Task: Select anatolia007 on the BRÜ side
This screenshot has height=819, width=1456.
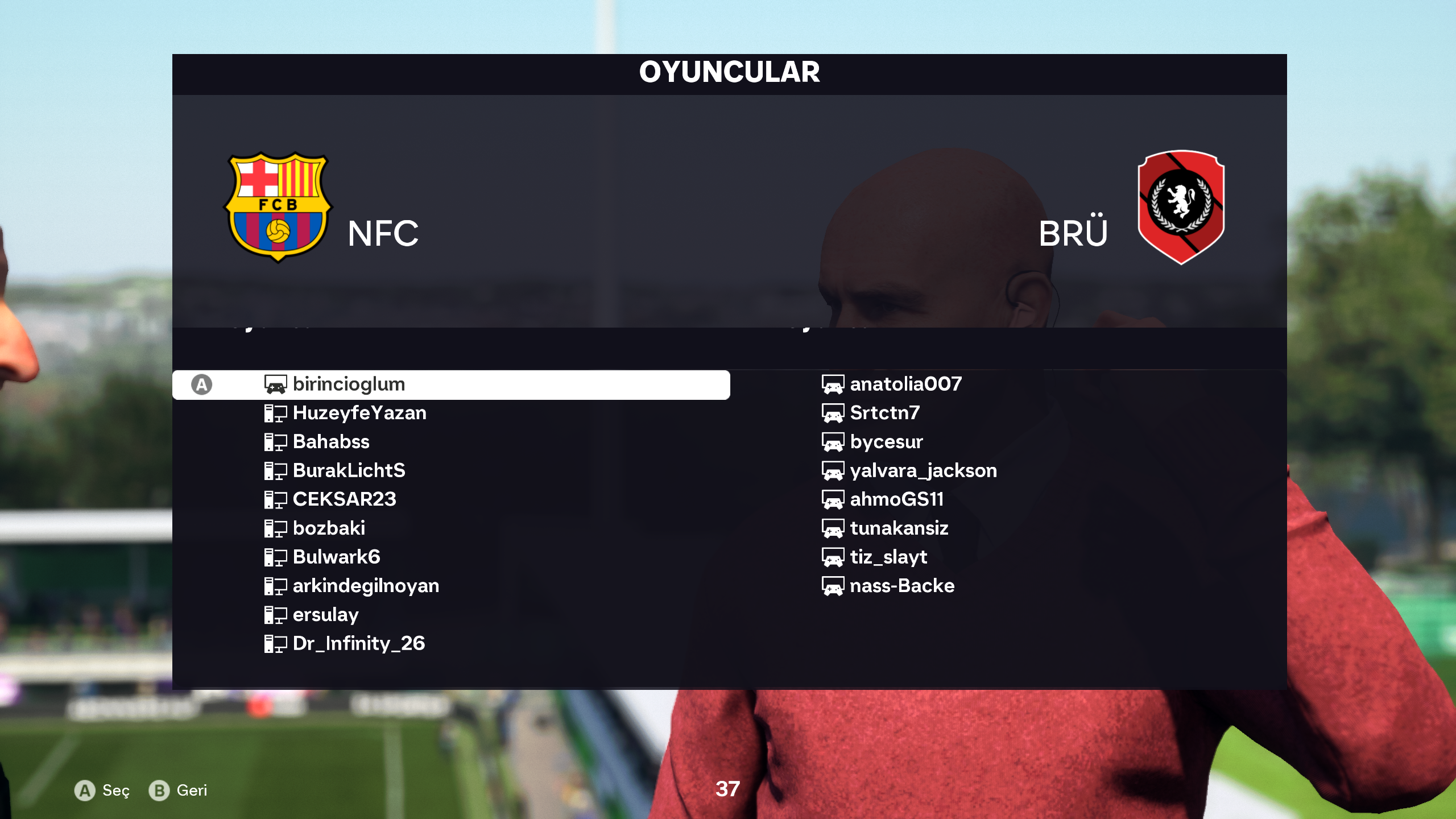Action: pyautogui.click(x=905, y=384)
